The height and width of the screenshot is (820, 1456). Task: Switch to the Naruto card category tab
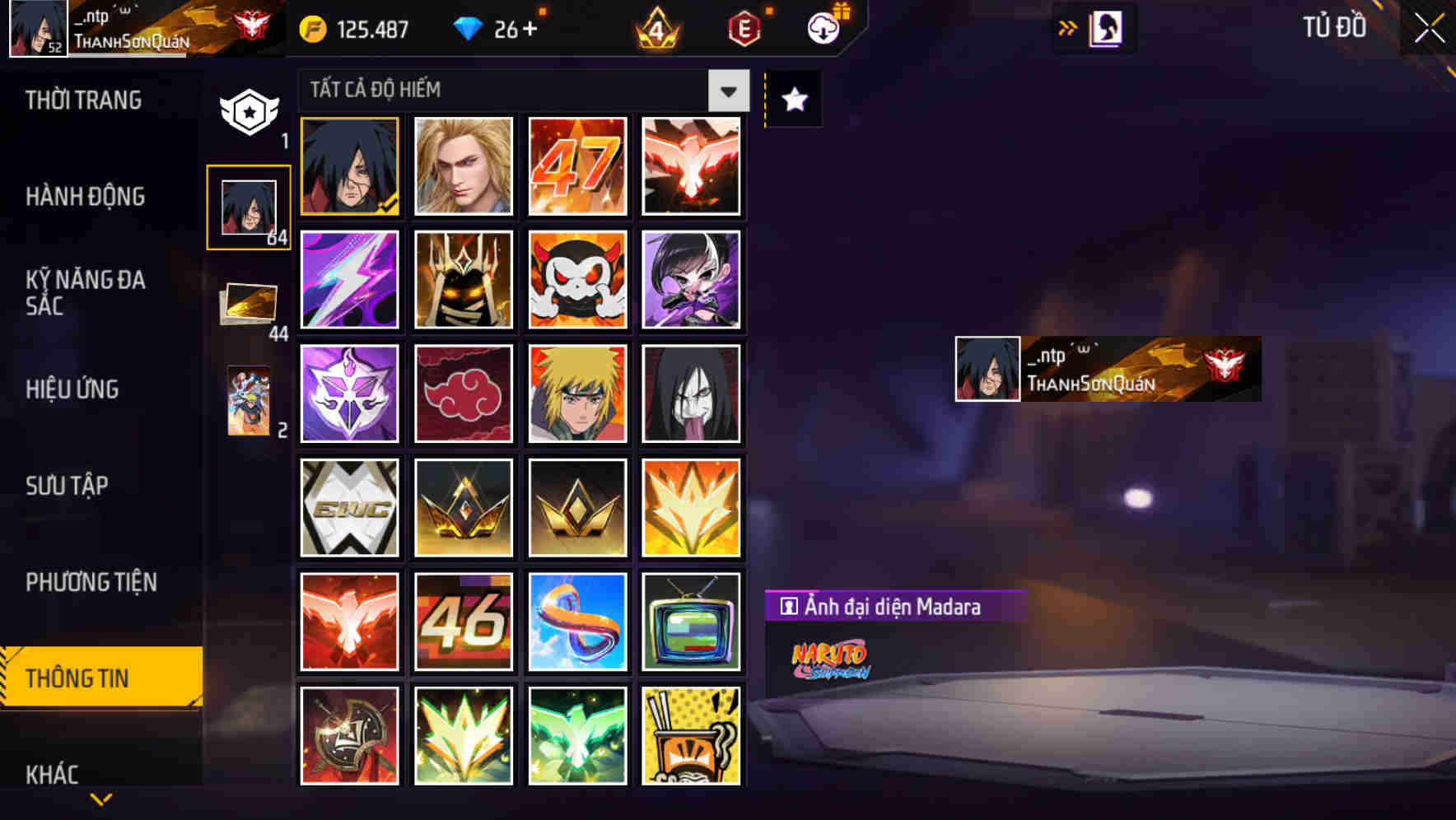(x=247, y=403)
